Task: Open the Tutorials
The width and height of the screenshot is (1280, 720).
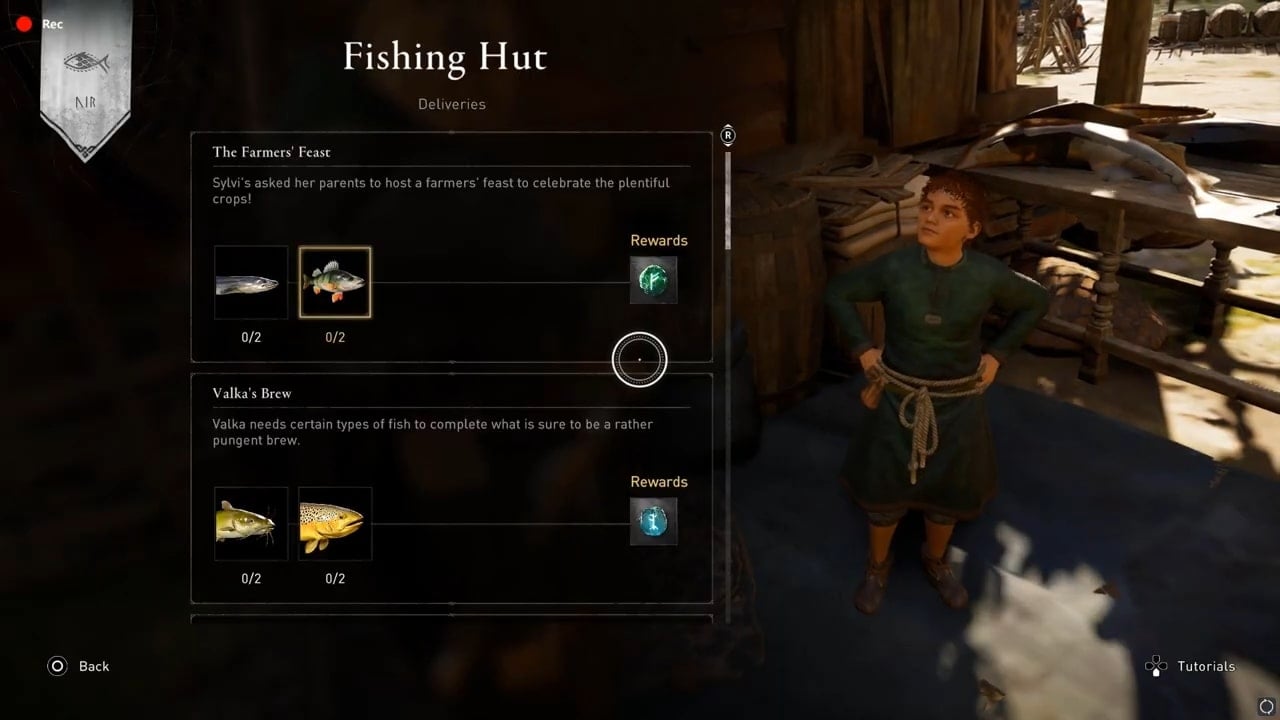Action: pyautogui.click(x=1206, y=666)
